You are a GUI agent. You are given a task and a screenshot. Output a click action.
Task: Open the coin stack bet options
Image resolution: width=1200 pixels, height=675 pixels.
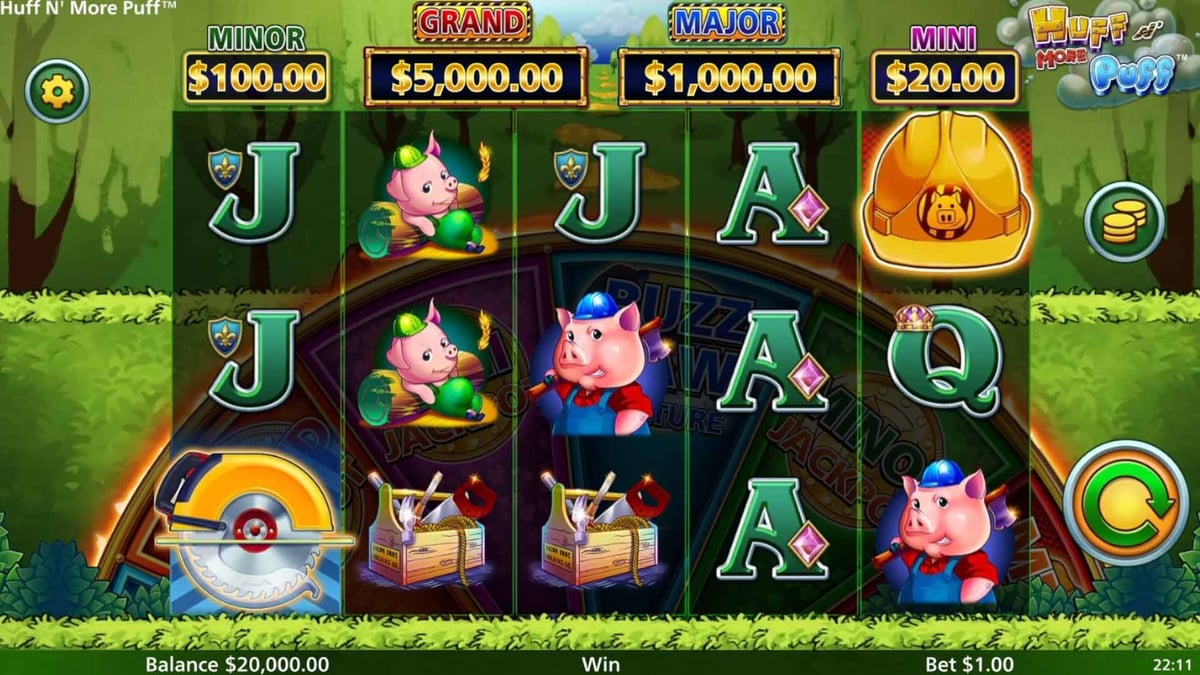click(1124, 222)
